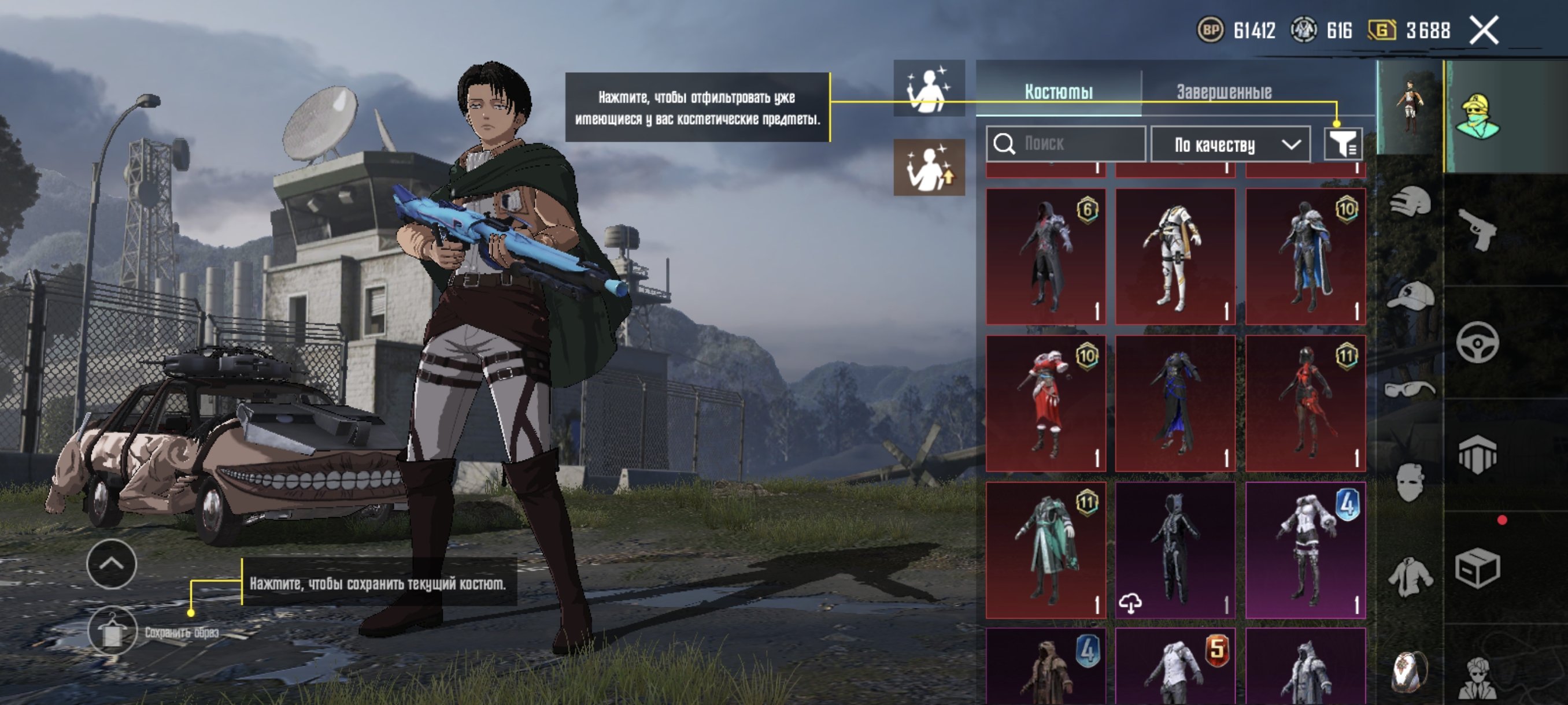Select the white and gold armor costume
The width and height of the screenshot is (1568, 705).
click(1175, 257)
